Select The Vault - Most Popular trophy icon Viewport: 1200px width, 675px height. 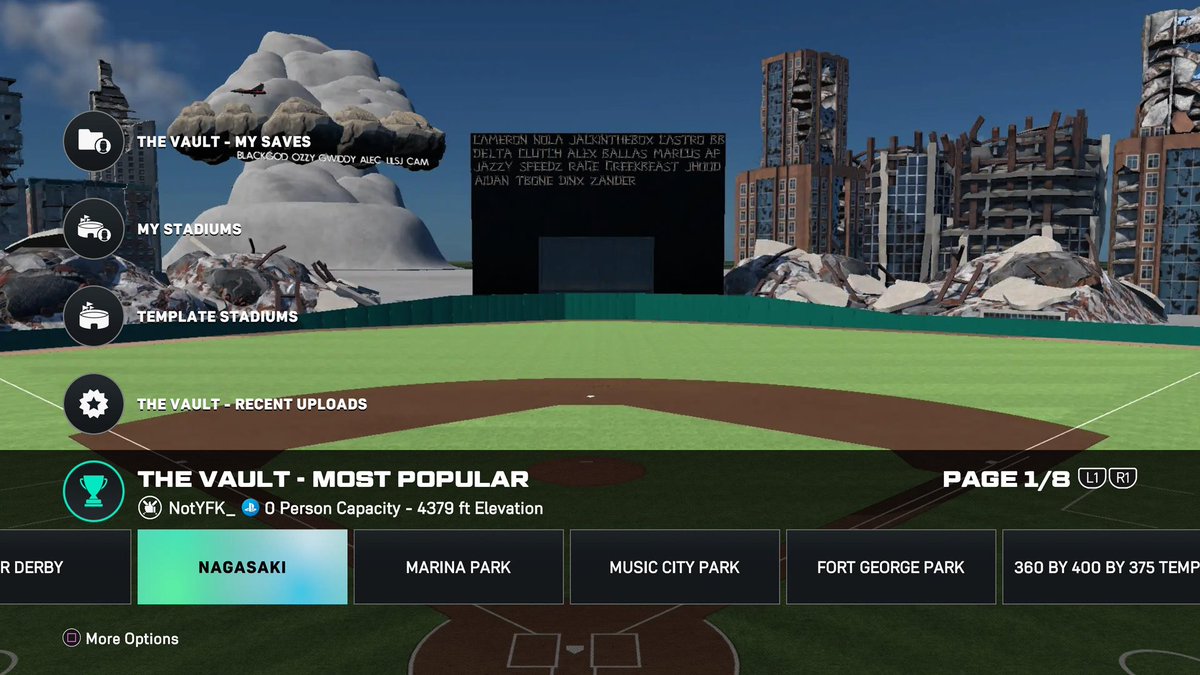tap(93, 489)
